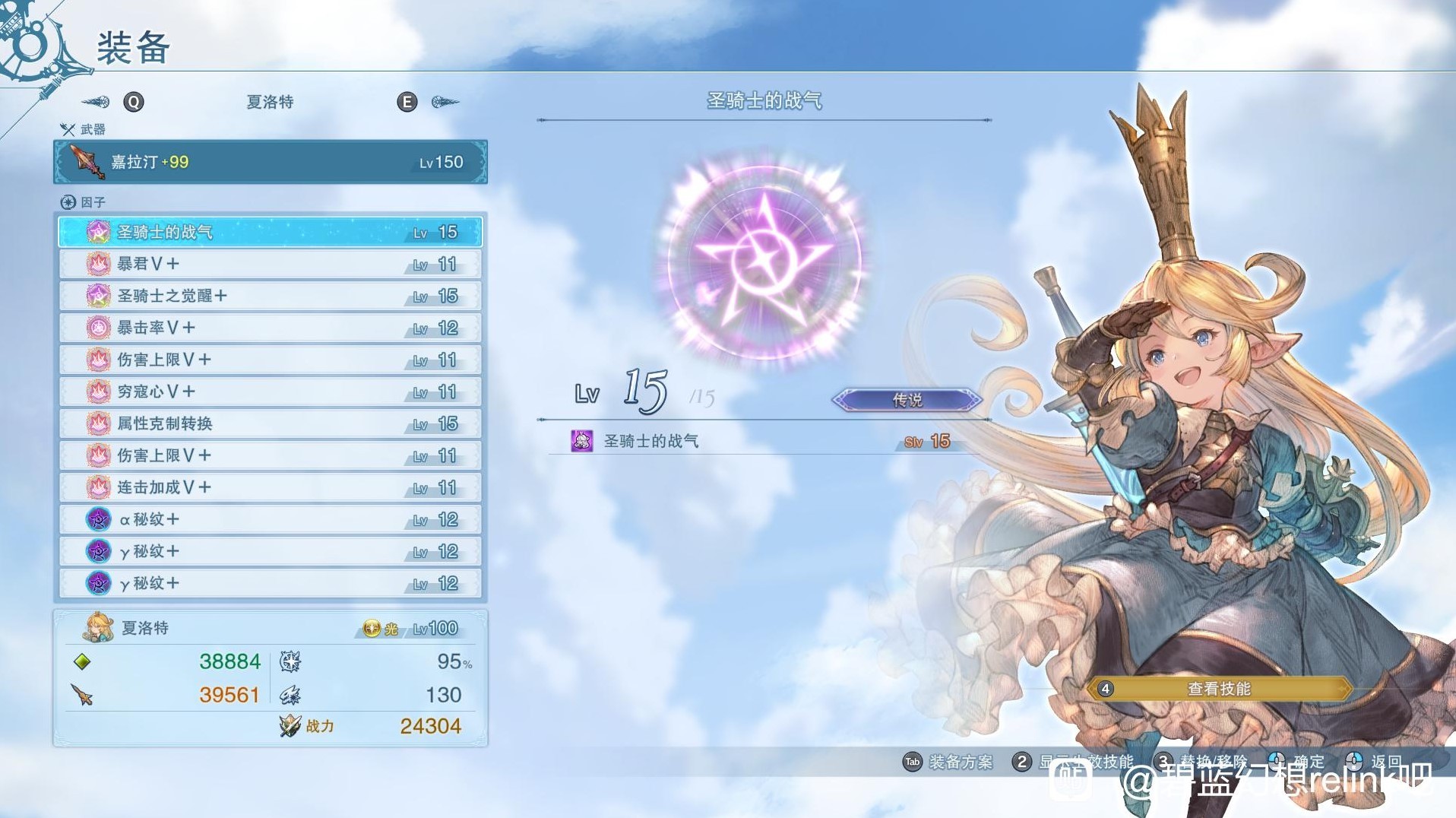Image resolution: width=1456 pixels, height=818 pixels.
Task: Click 返回 to go back
Action: [1375, 761]
